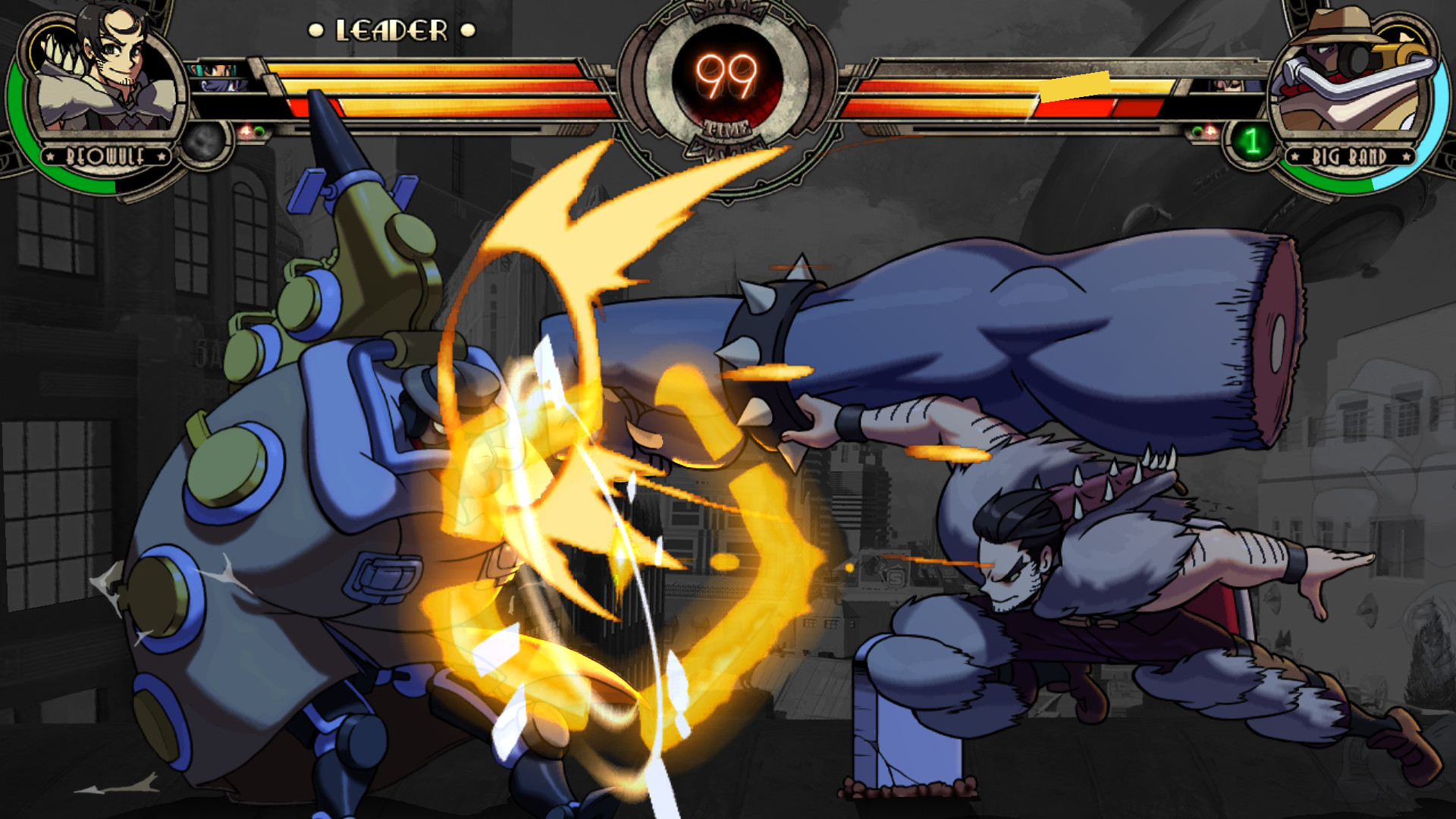Click the dot beside the LEADER label
This screenshot has height=819, width=1456.
(315, 28)
